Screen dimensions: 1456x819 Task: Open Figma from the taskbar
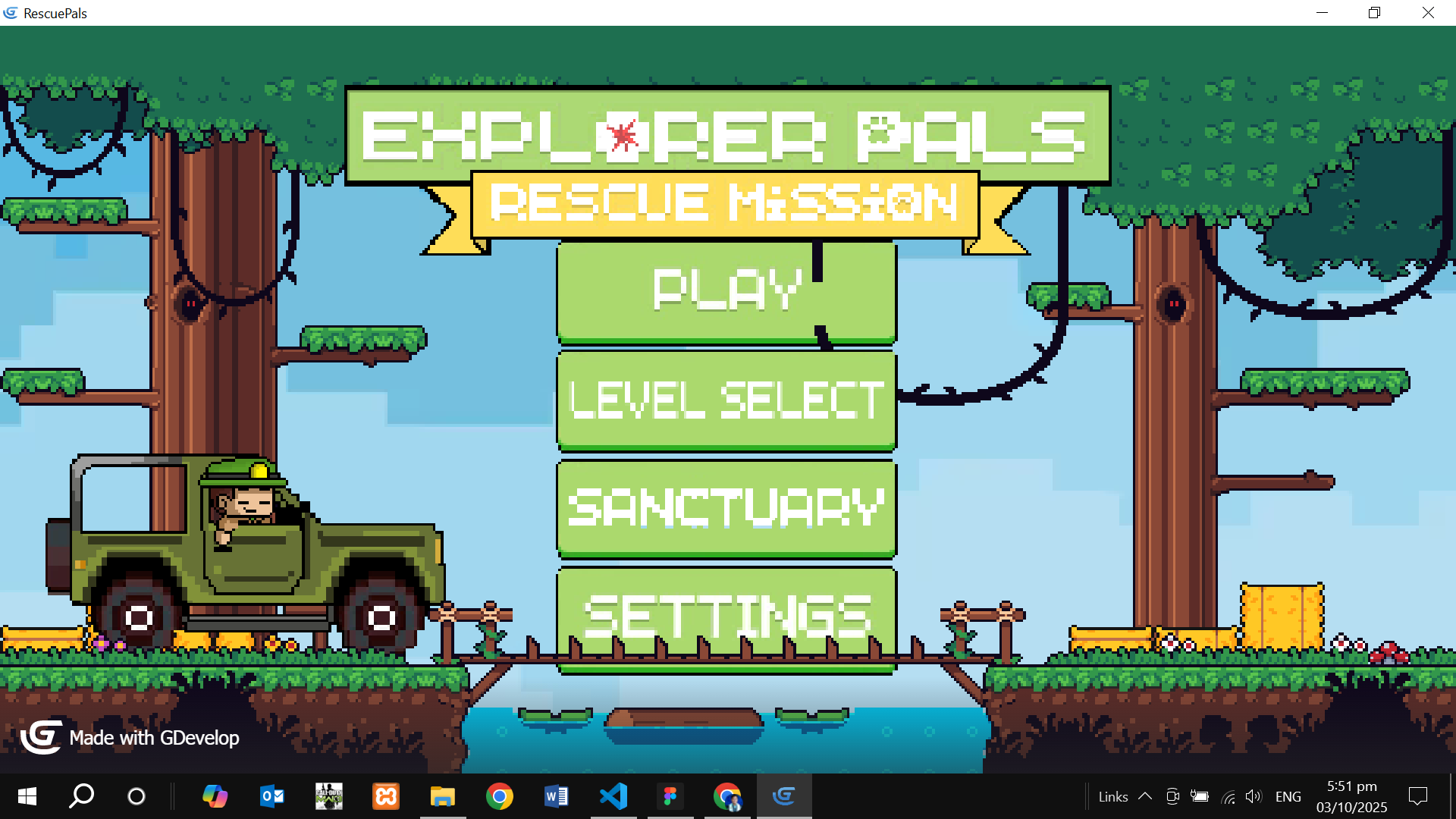click(670, 796)
